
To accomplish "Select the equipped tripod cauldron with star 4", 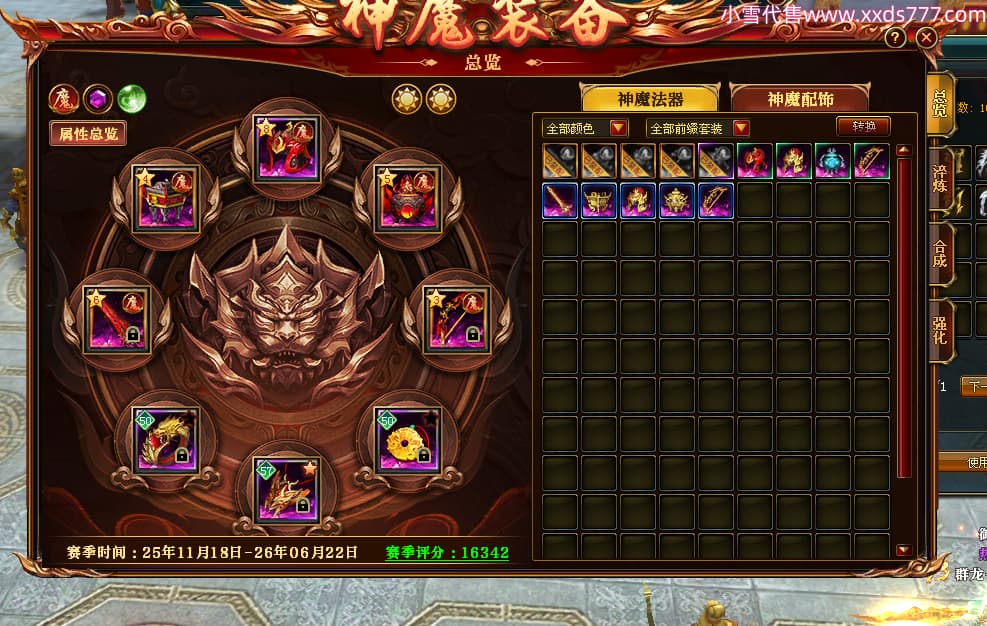I will [167, 197].
